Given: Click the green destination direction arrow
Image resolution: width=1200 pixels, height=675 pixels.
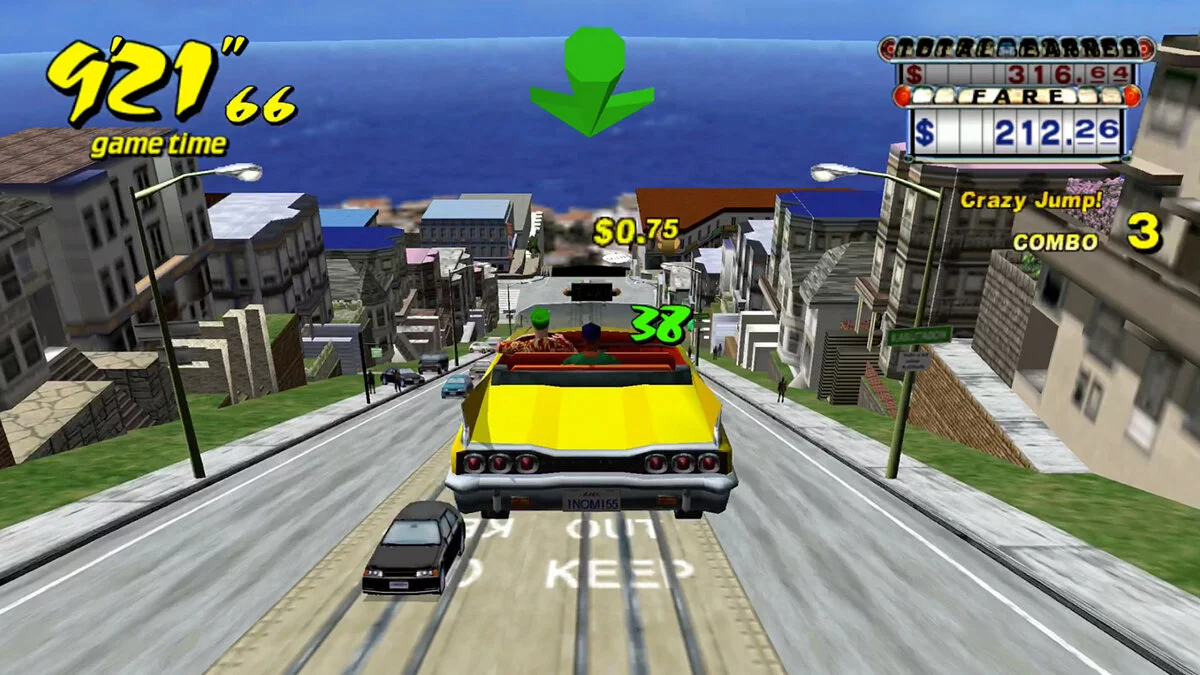Looking at the screenshot, I should coord(591,86).
